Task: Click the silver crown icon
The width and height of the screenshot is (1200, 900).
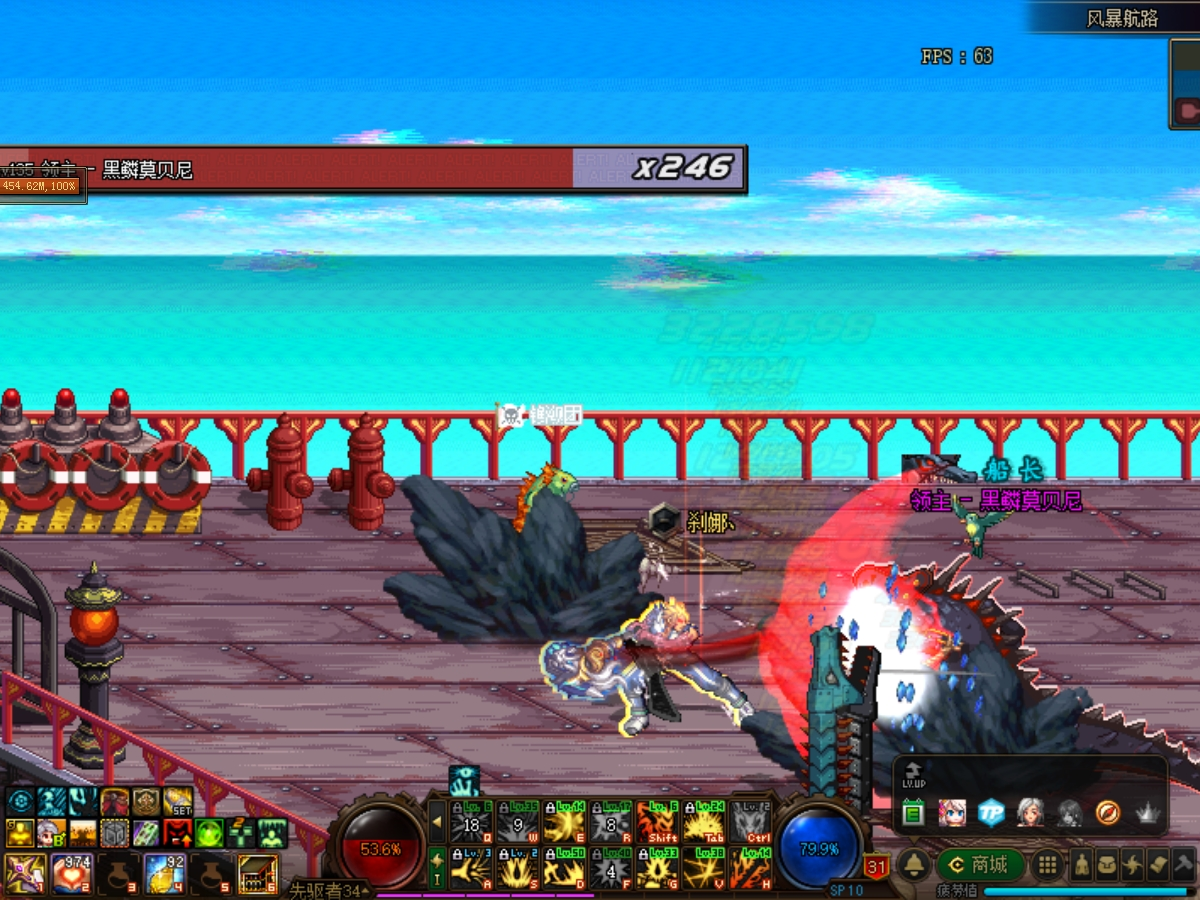Action: click(1146, 812)
